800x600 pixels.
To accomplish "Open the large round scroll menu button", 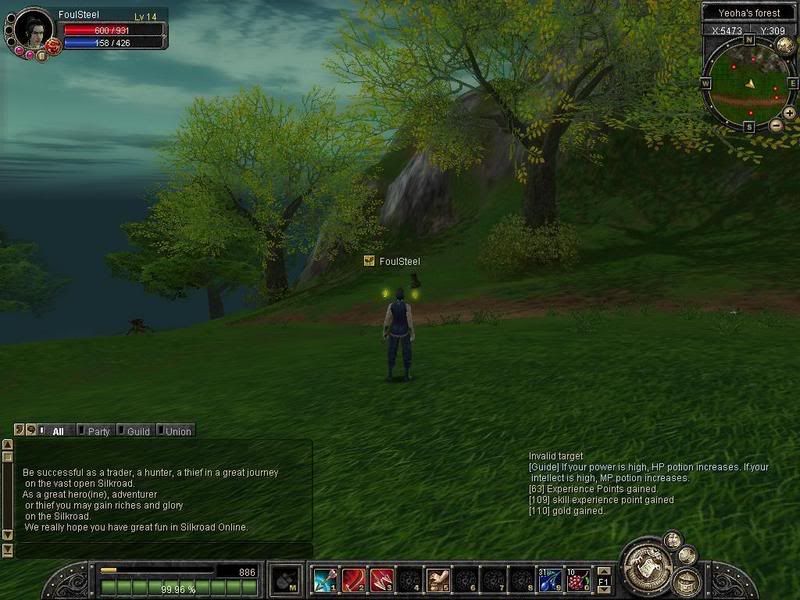I will (x=645, y=568).
